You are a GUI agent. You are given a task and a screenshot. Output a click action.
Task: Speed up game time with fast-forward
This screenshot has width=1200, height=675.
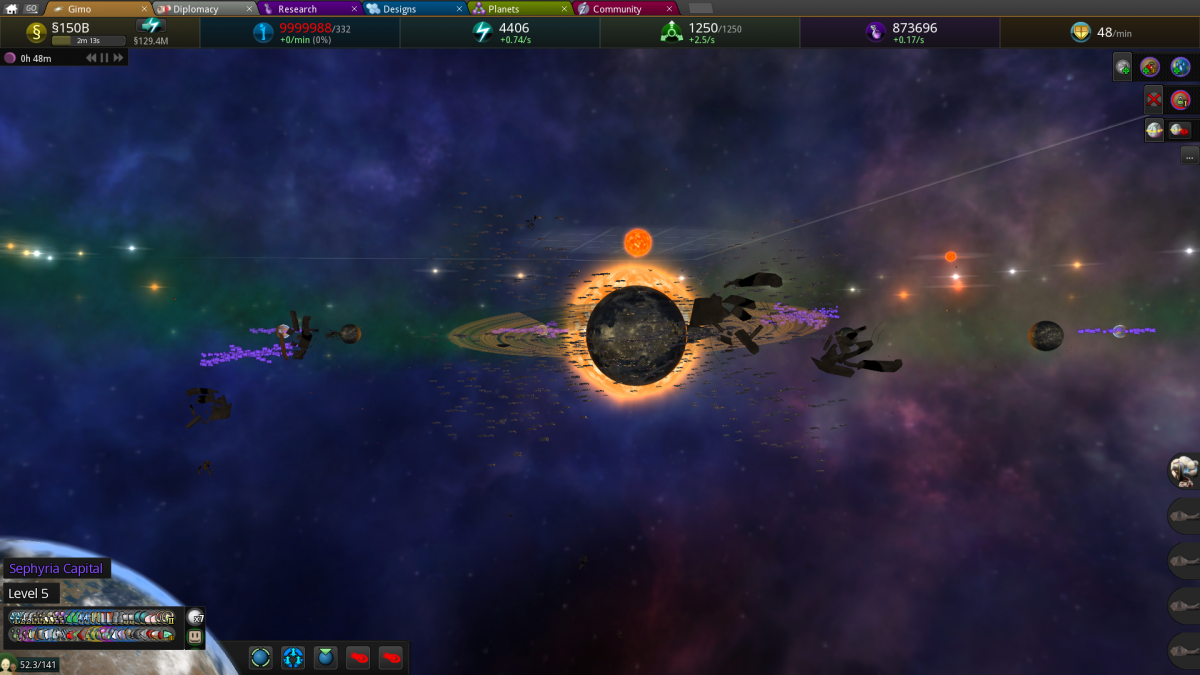[x=118, y=58]
